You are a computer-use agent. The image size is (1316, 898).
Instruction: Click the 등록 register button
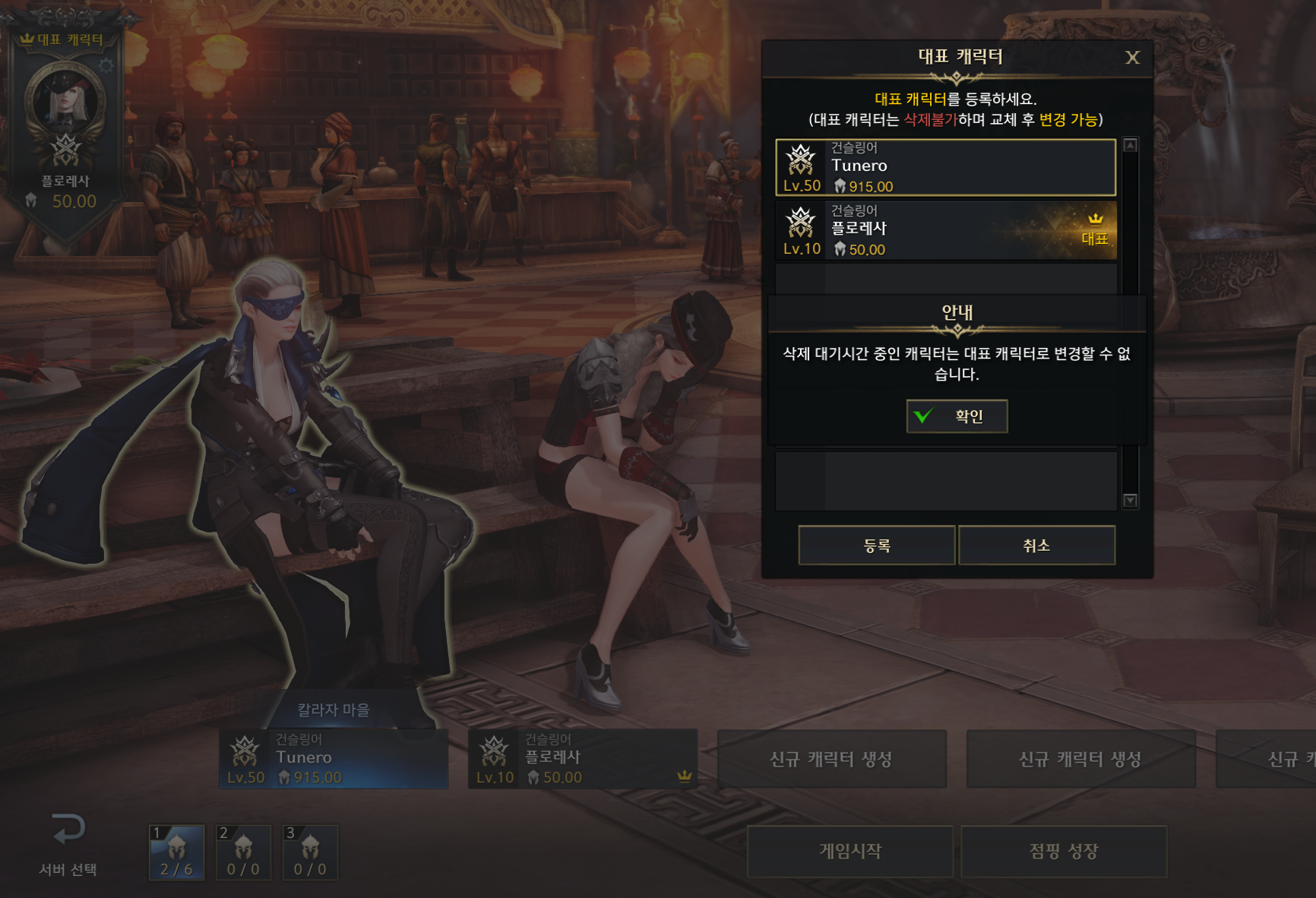[x=876, y=545]
